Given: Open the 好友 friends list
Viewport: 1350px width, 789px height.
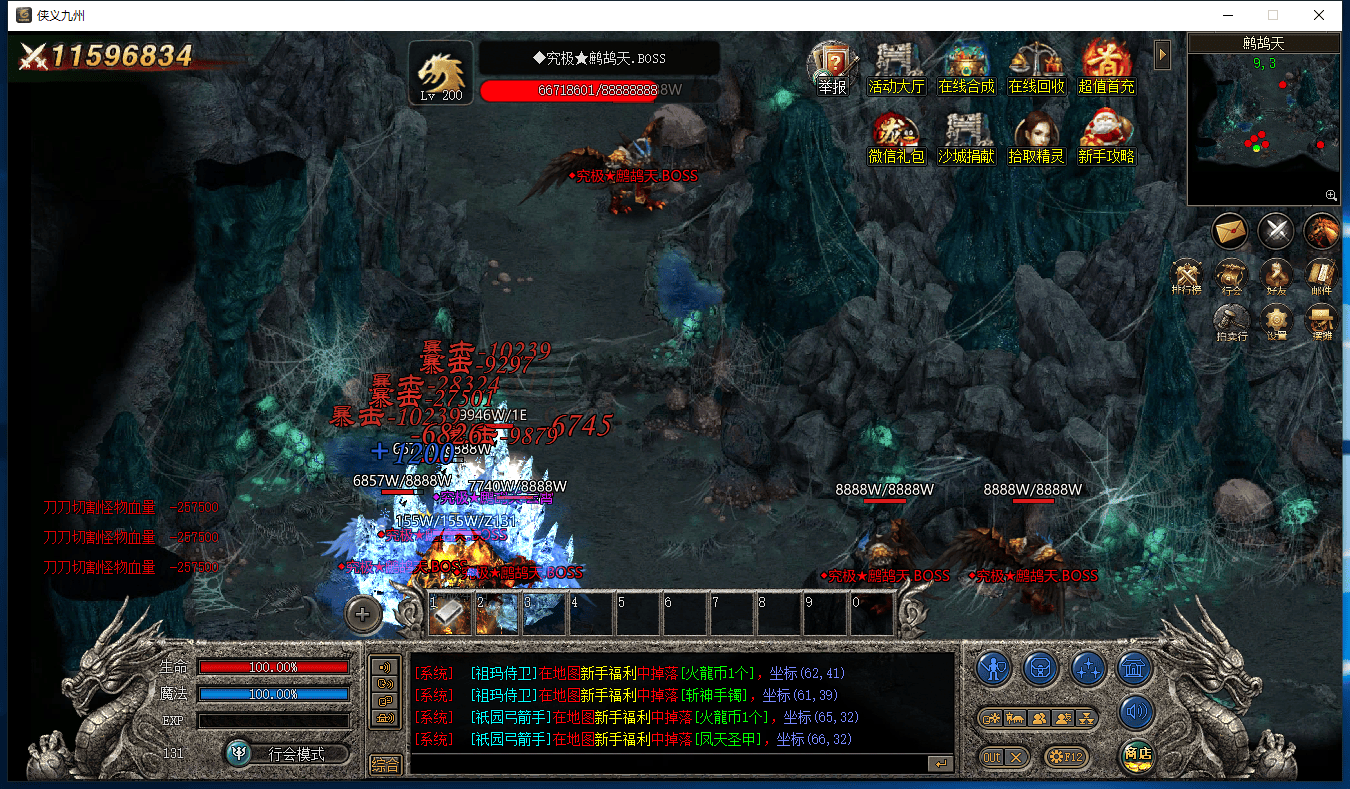Looking at the screenshot, I should point(1276,277).
